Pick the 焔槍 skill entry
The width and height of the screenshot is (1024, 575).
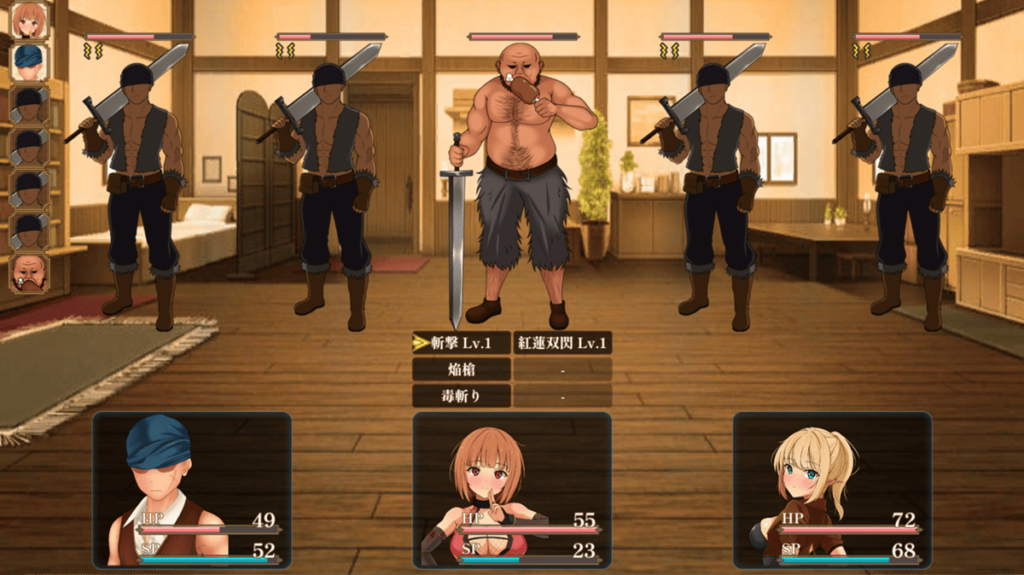tap(462, 369)
